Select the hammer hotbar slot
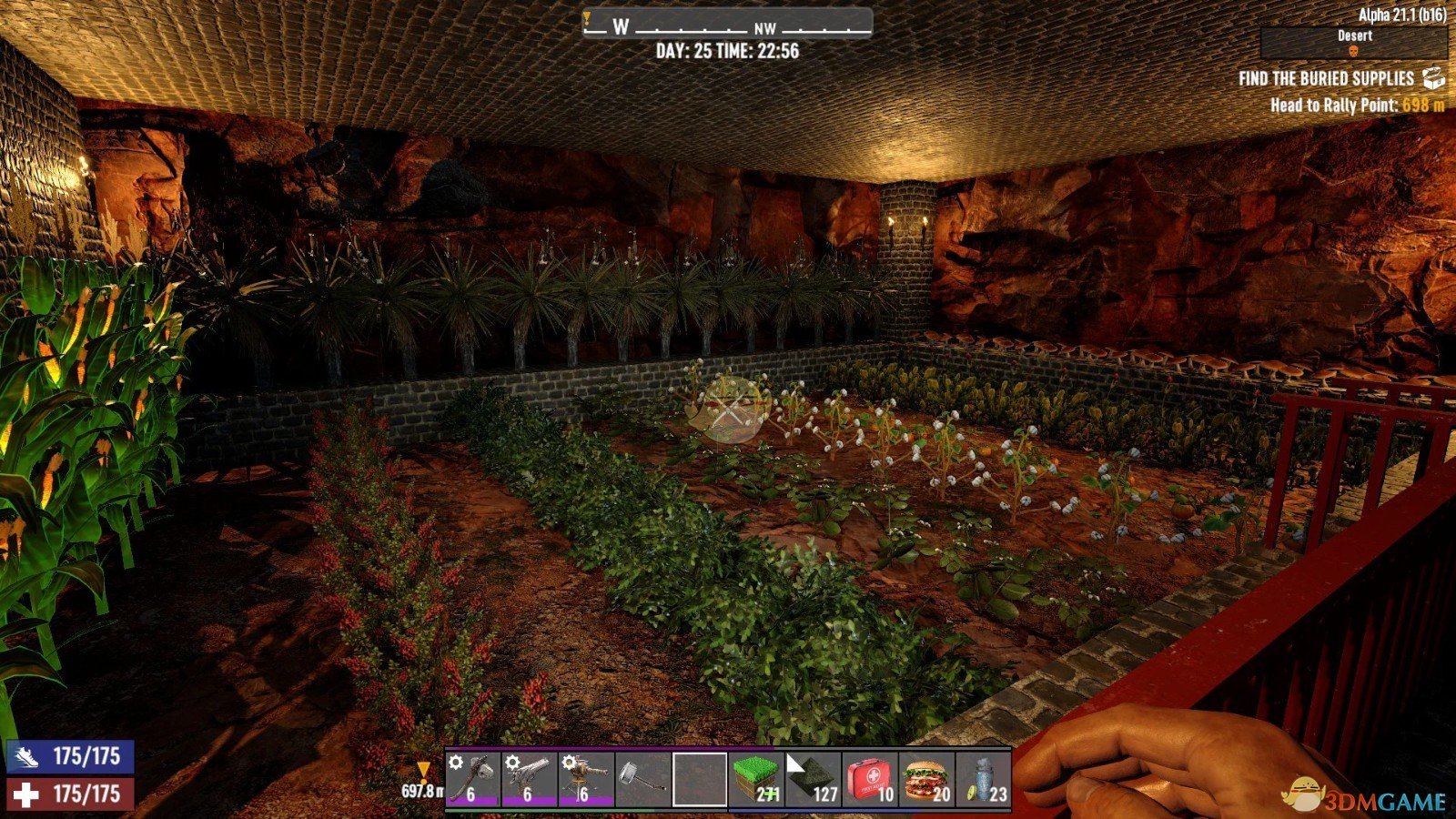 642,778
